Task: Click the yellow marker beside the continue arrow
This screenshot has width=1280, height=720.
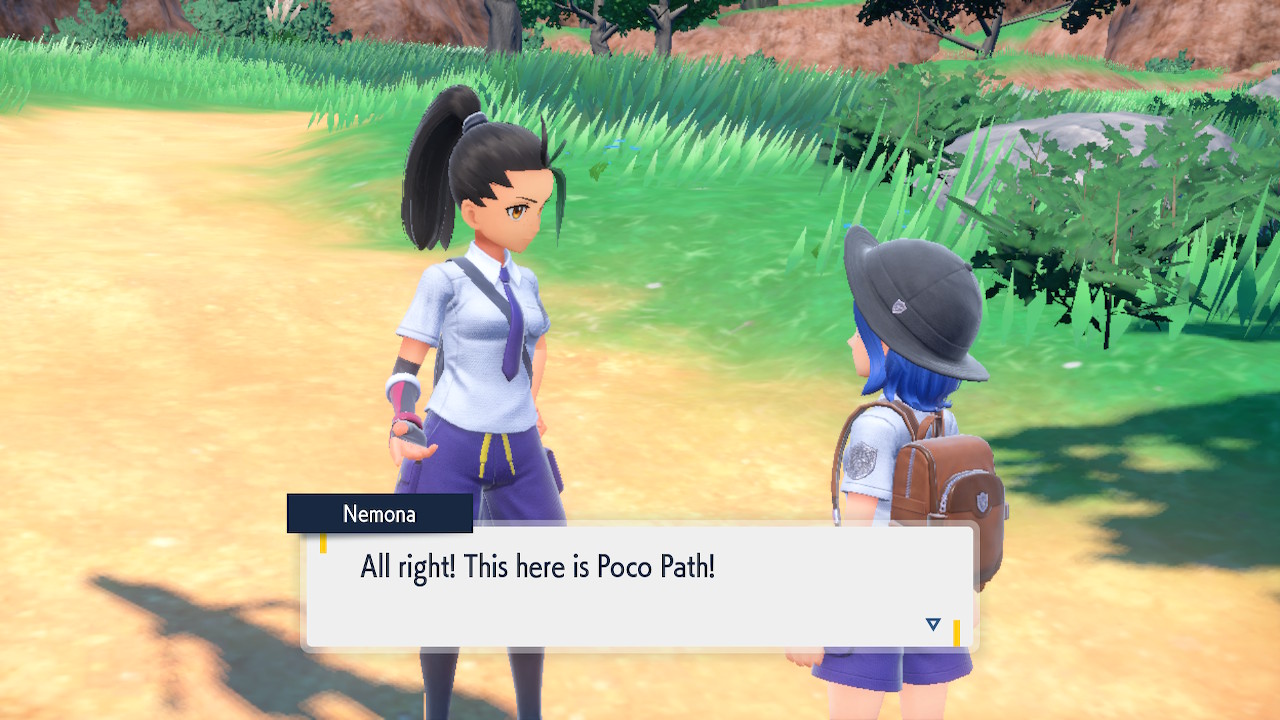Action: pos(957,630)
